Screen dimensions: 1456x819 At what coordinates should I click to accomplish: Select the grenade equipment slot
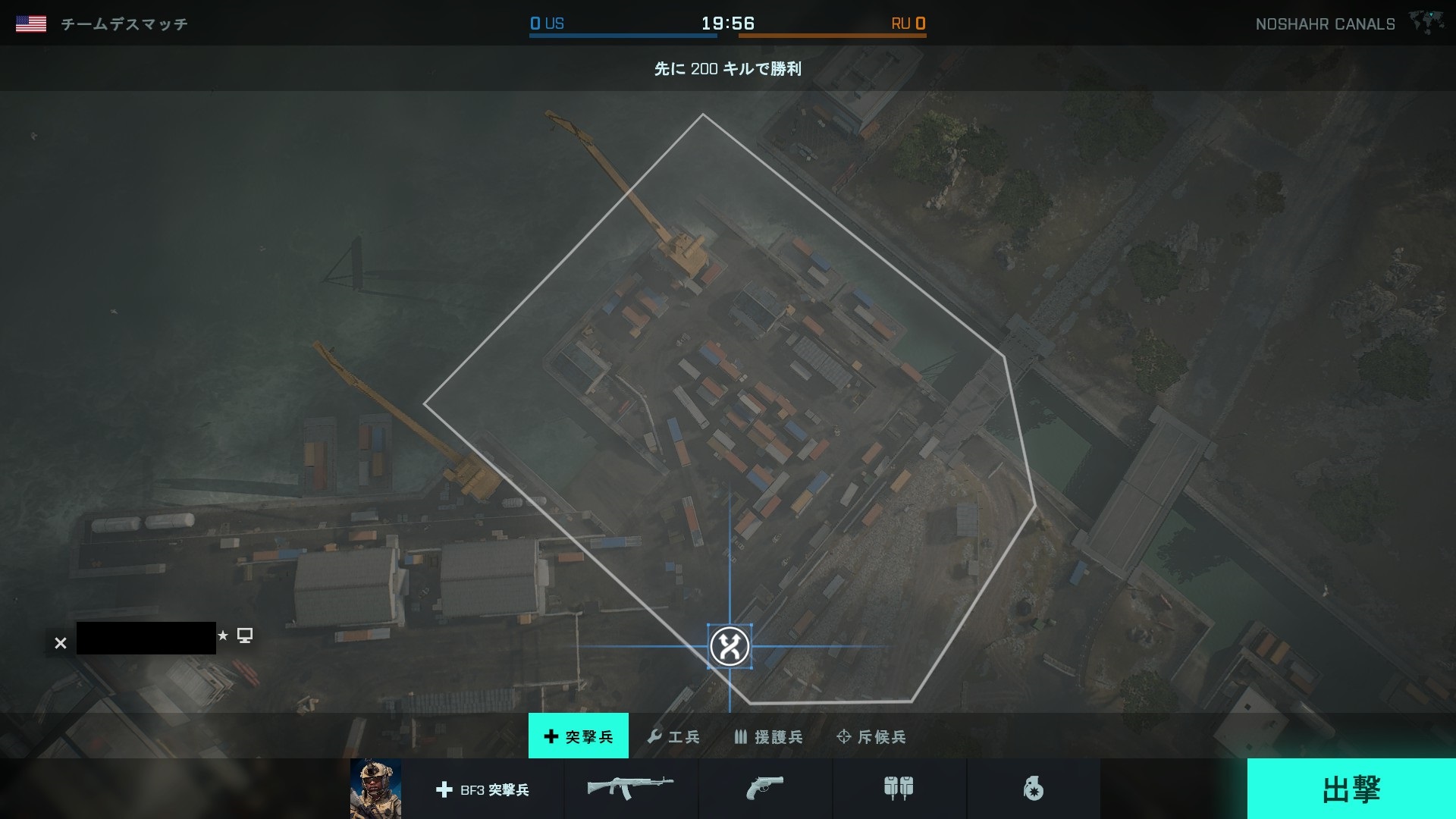1033,789
